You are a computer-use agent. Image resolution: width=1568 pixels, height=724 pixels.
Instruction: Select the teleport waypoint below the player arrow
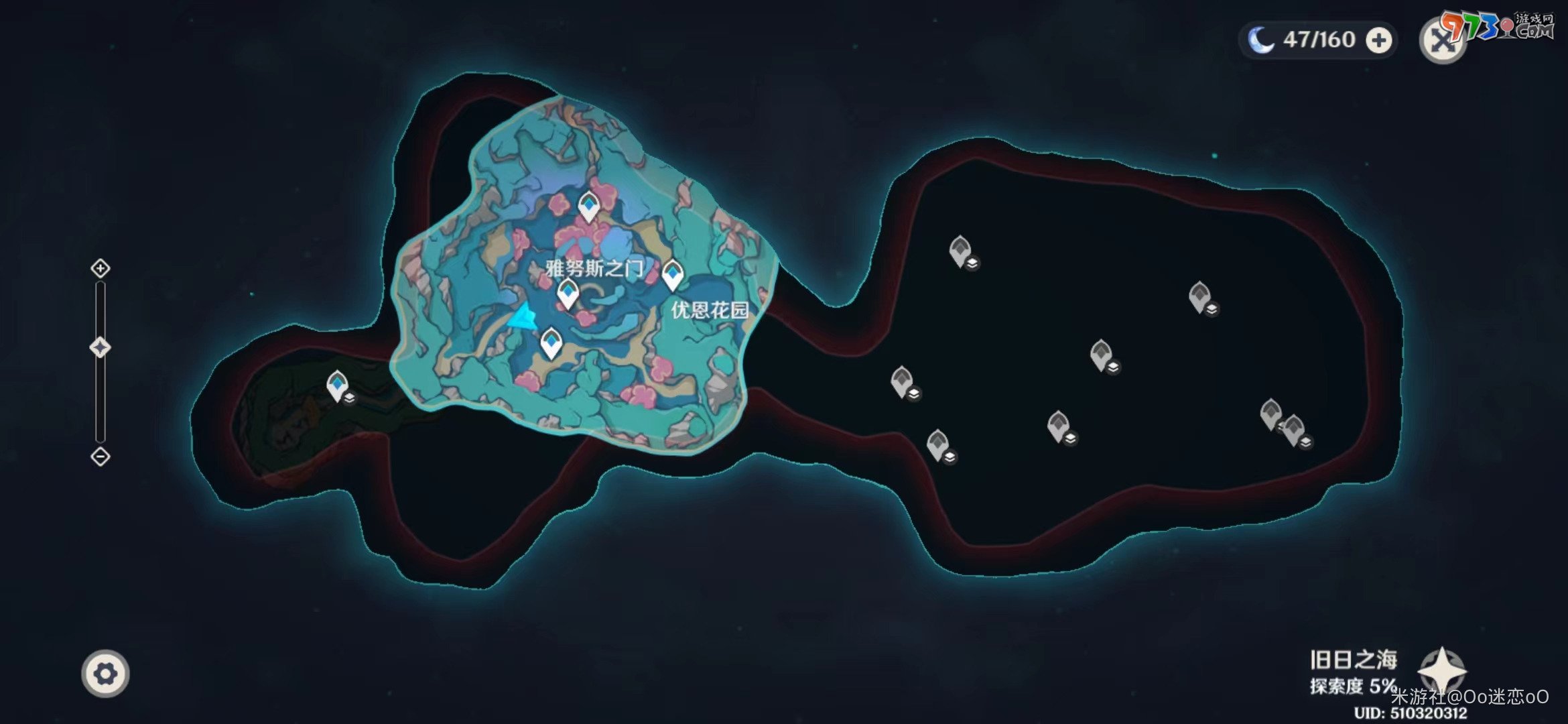pos(551,343)
